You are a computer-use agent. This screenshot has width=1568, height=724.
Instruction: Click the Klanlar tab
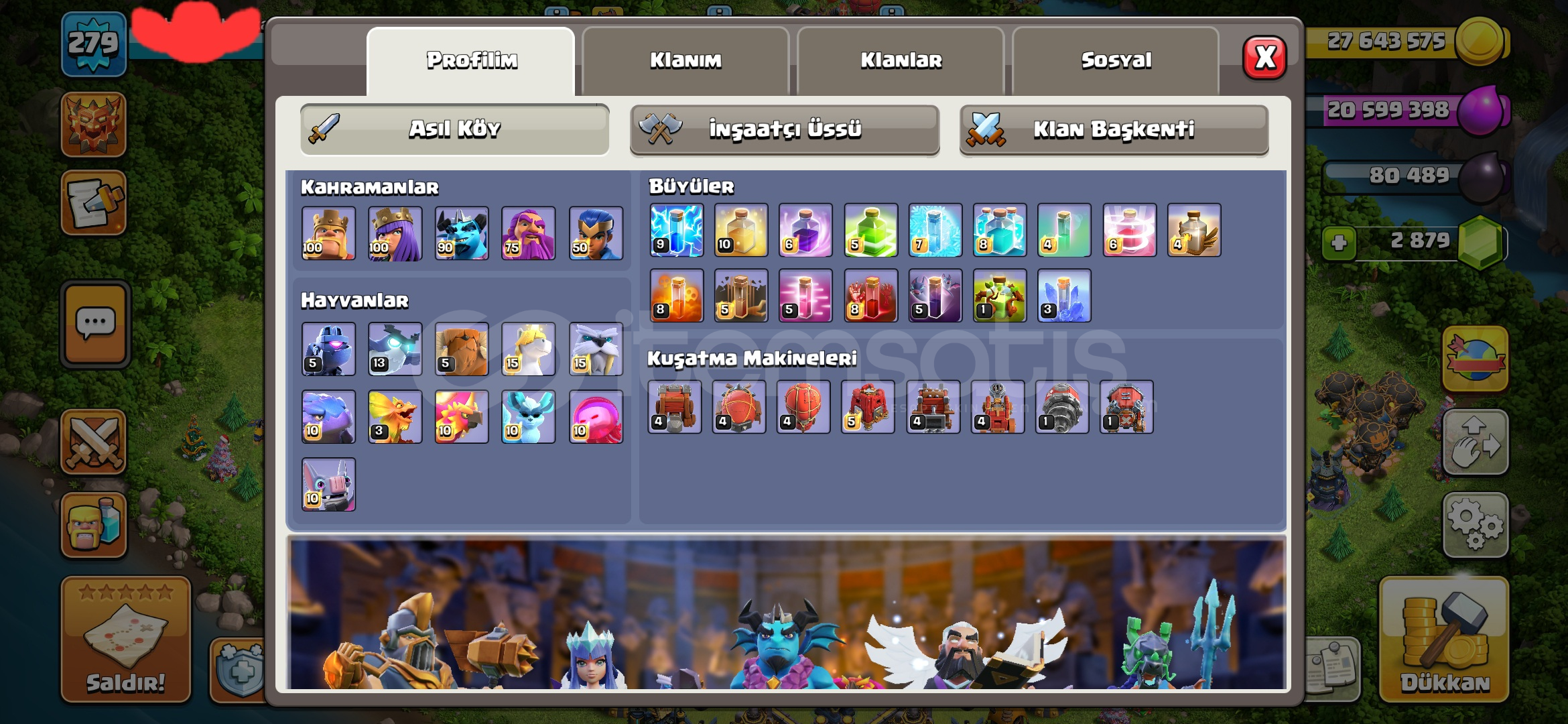pos(901,60)
